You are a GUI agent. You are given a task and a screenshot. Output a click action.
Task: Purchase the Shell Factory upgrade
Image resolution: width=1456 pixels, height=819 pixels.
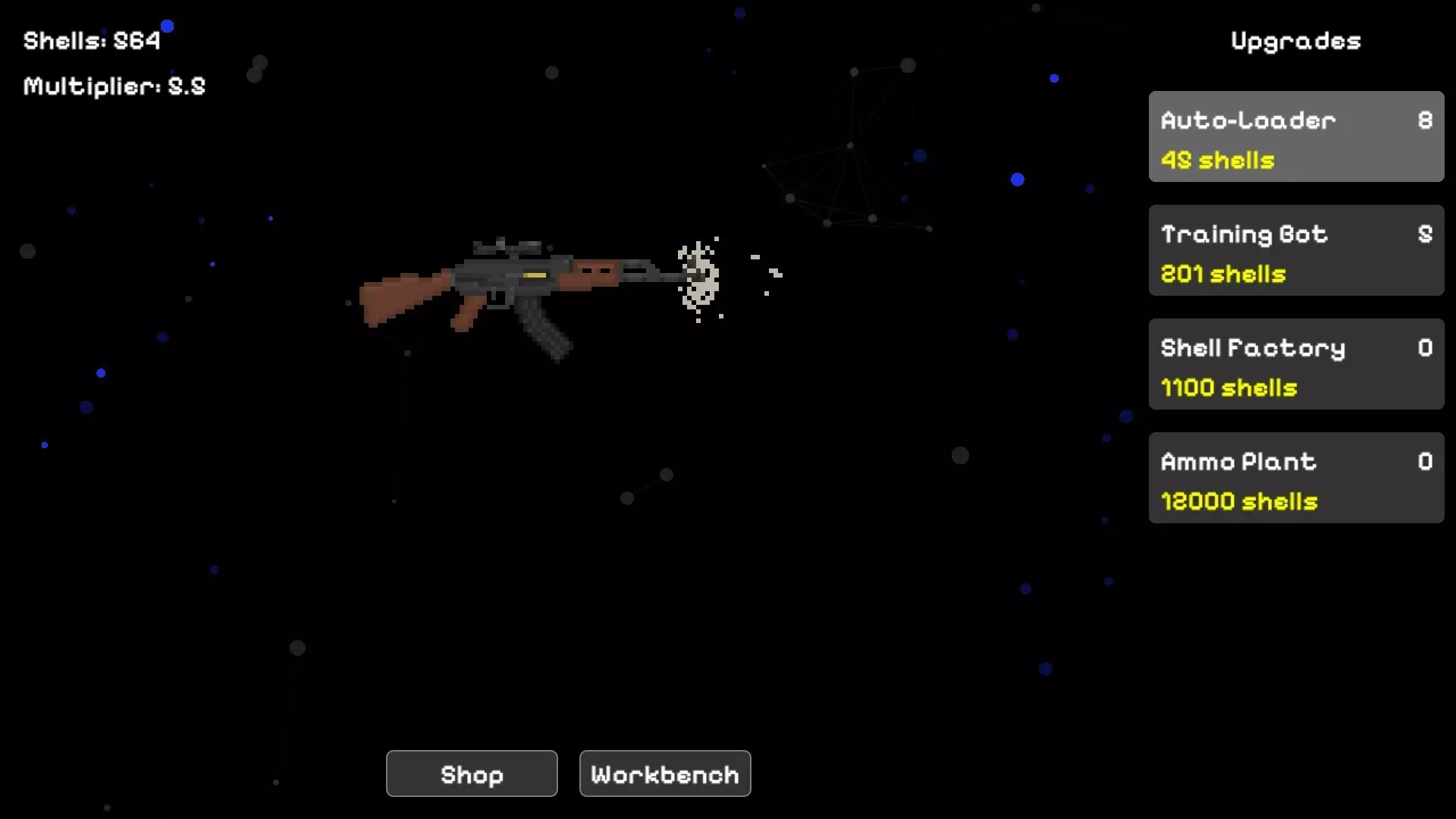pyautogui.click(x=1295, y=364)
